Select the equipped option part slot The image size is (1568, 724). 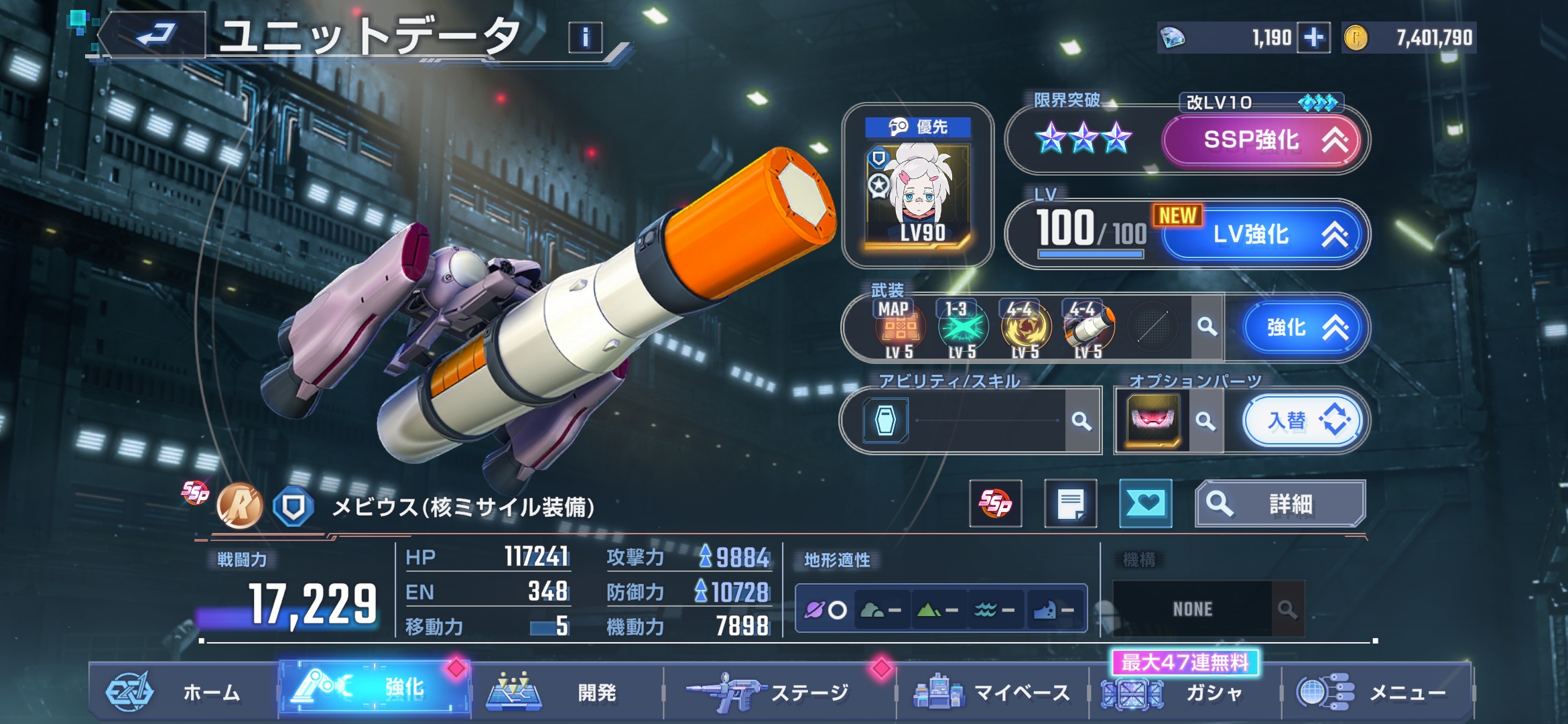coord(1153,420)
